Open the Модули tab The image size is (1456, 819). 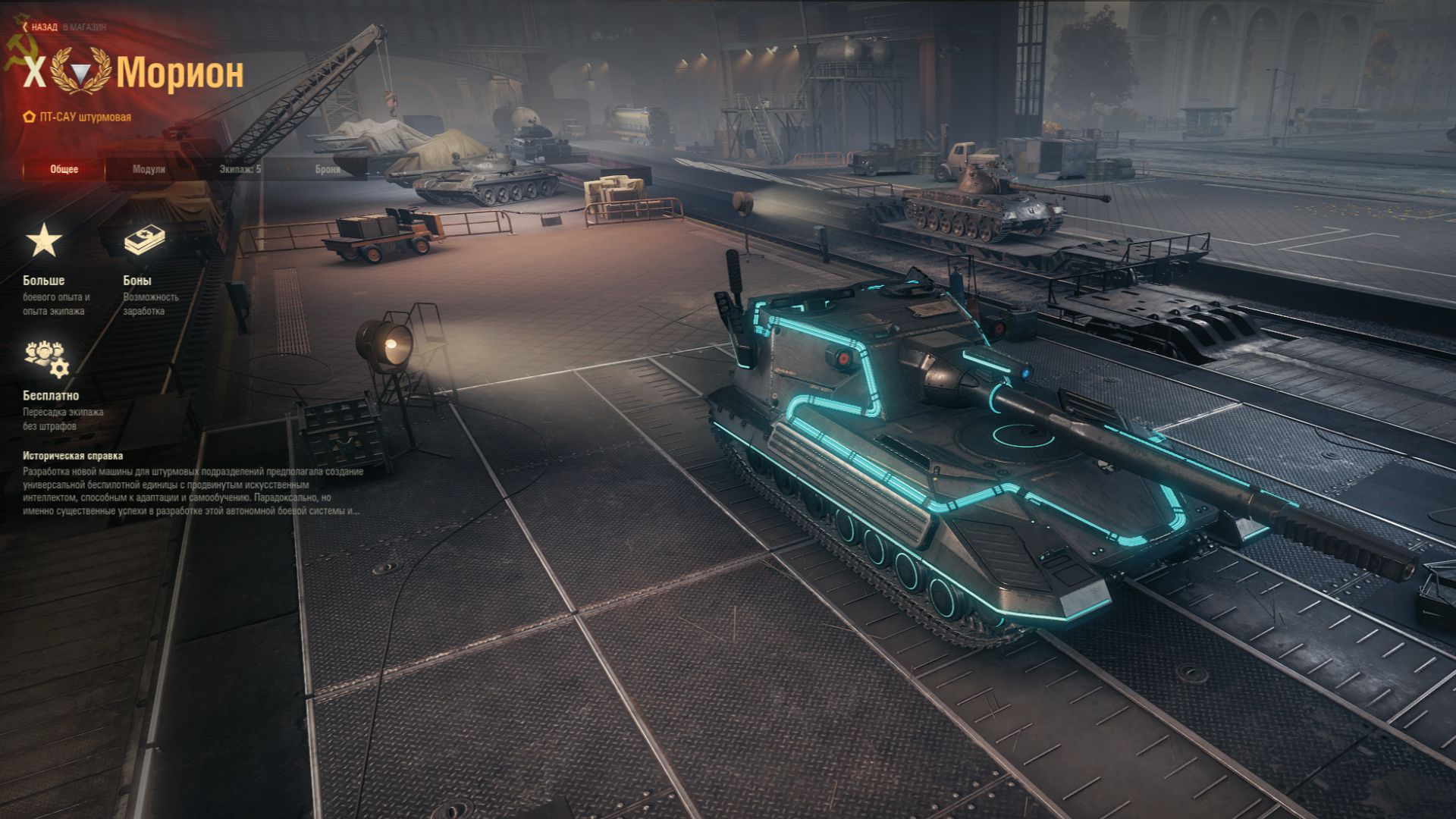click(149, 169)
